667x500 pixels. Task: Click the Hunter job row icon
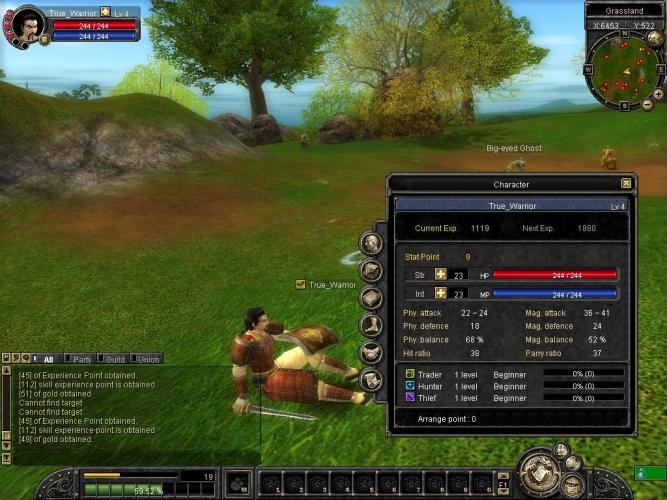click(x=410, y=385)
